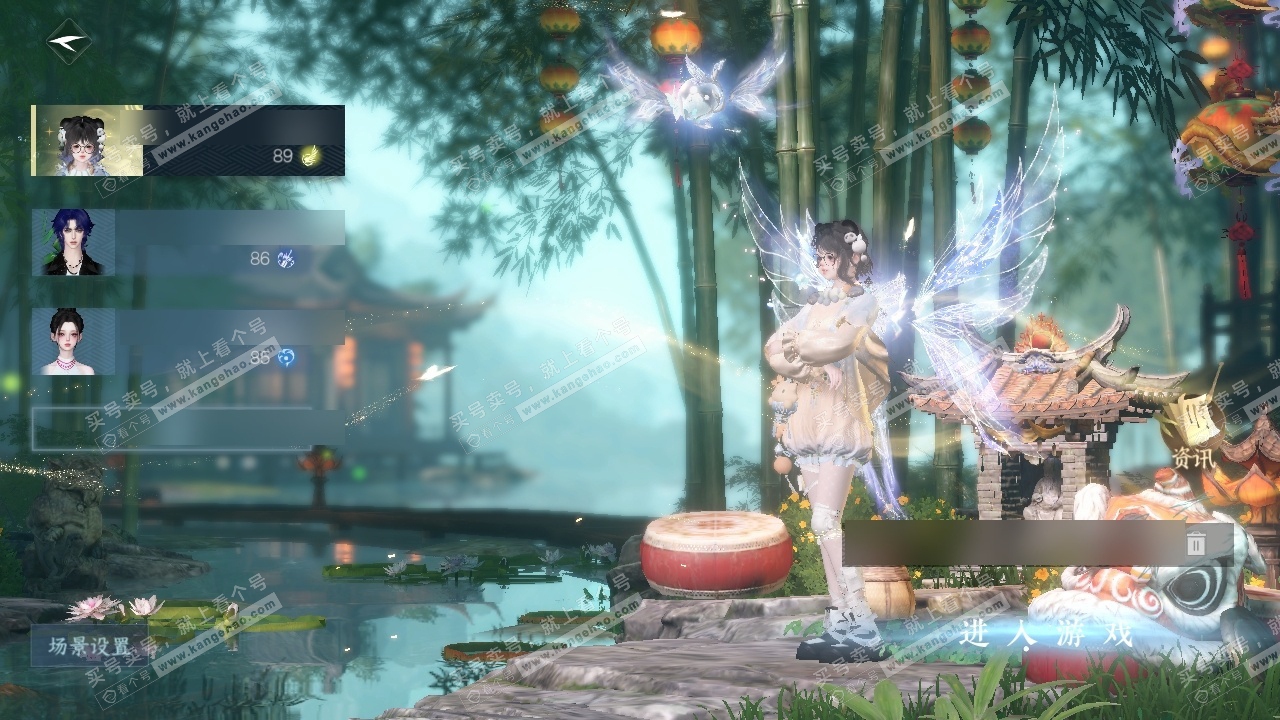Go back with the top-left arrow button
This screenshot has height=720, width=1280.
[68, 42]
